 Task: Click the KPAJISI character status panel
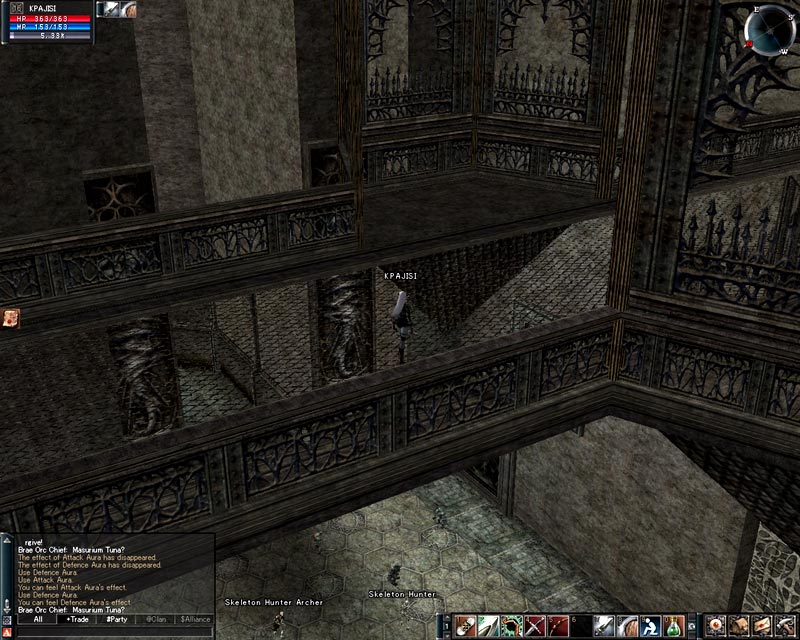click(x=48, y=21)
